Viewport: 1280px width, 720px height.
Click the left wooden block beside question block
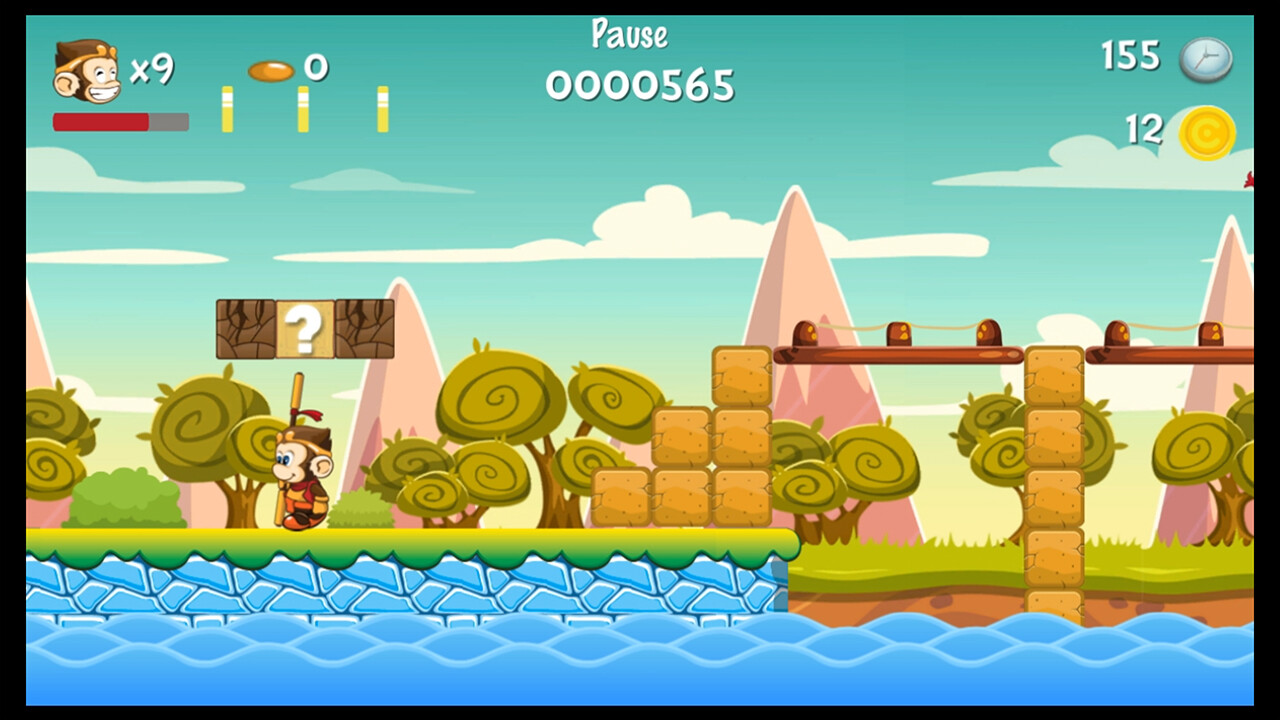click(x=243, y=327)
